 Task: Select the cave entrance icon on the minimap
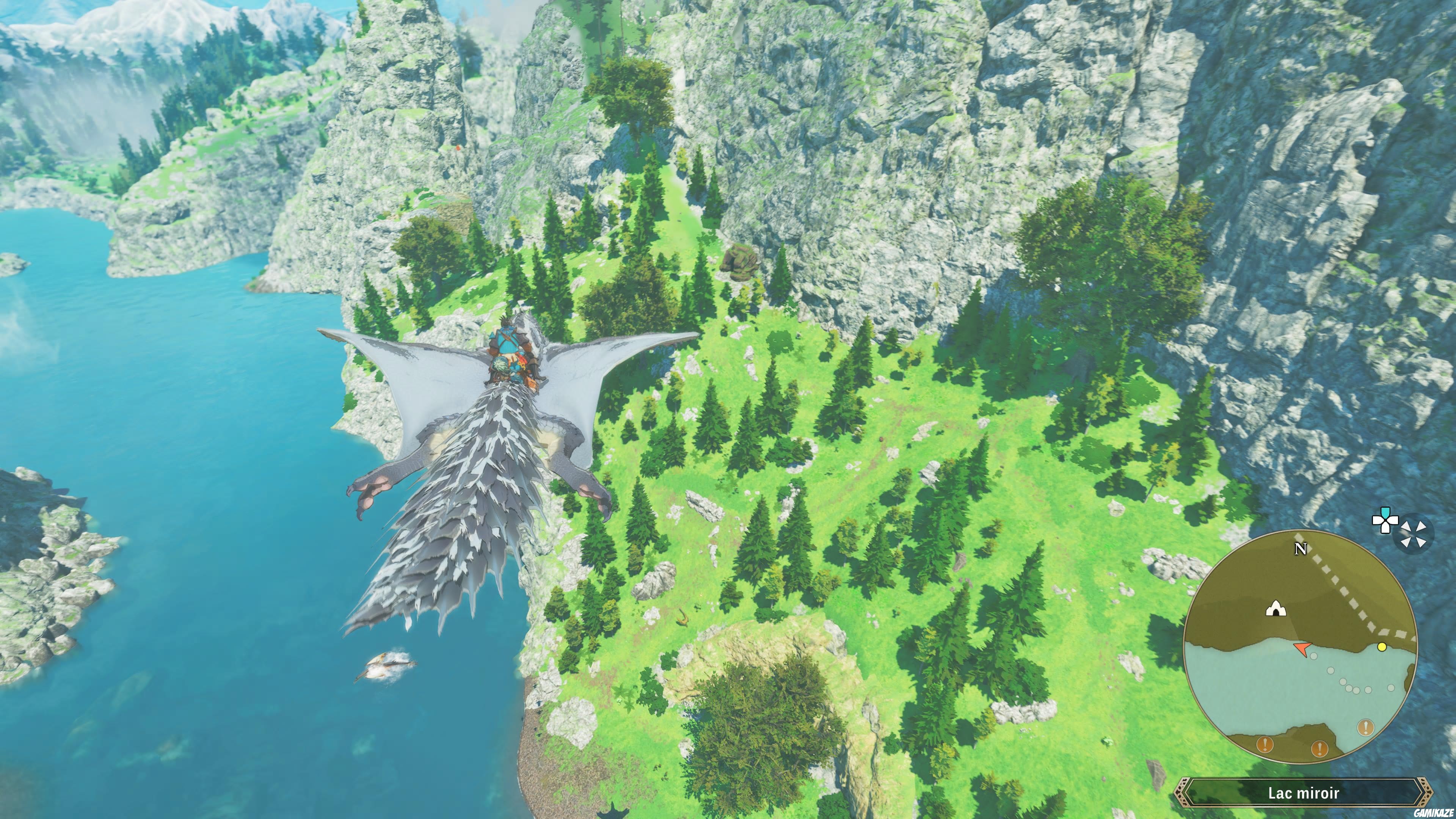pyautogui.click(x=1276, y=609)
